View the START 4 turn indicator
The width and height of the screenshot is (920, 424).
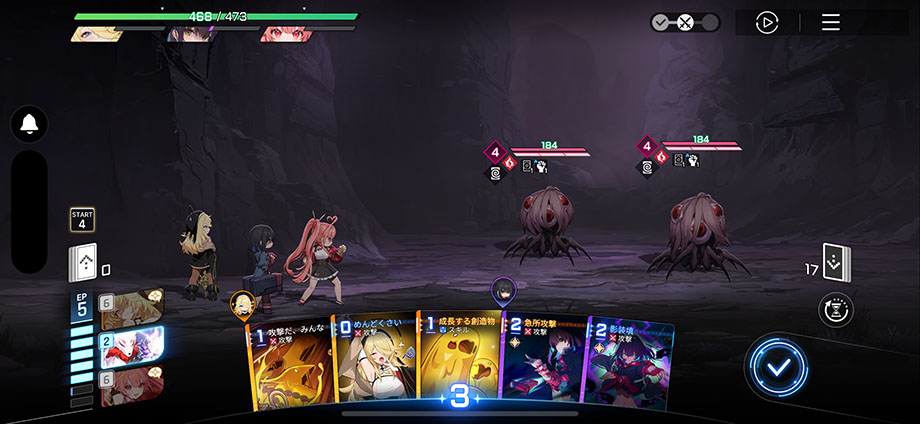82,219
